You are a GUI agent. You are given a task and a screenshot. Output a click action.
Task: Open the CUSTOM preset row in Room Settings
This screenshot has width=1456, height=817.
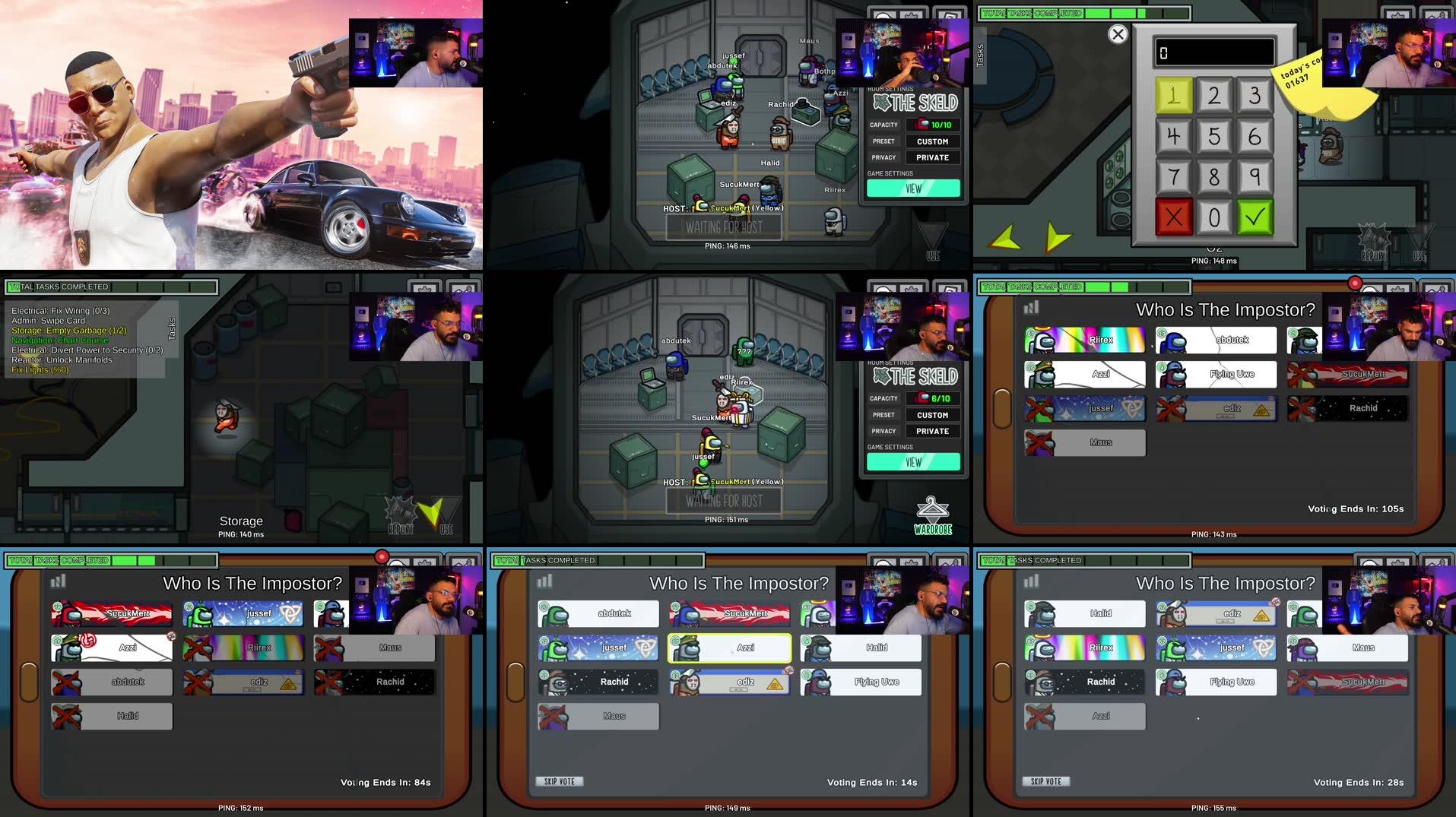pyautogui.click(x=933, y=141)
